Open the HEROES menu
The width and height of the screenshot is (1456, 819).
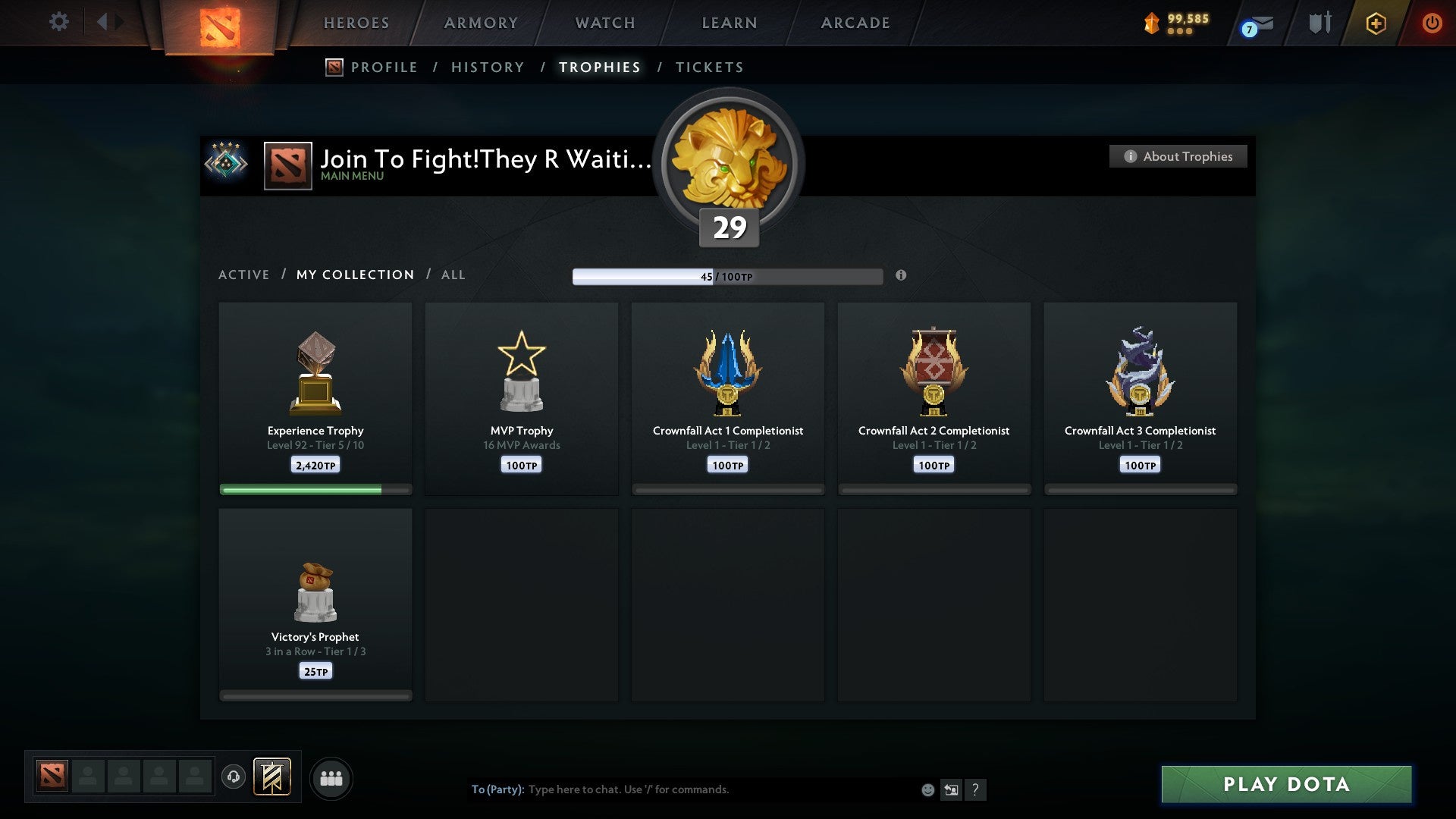coord(356,23)
